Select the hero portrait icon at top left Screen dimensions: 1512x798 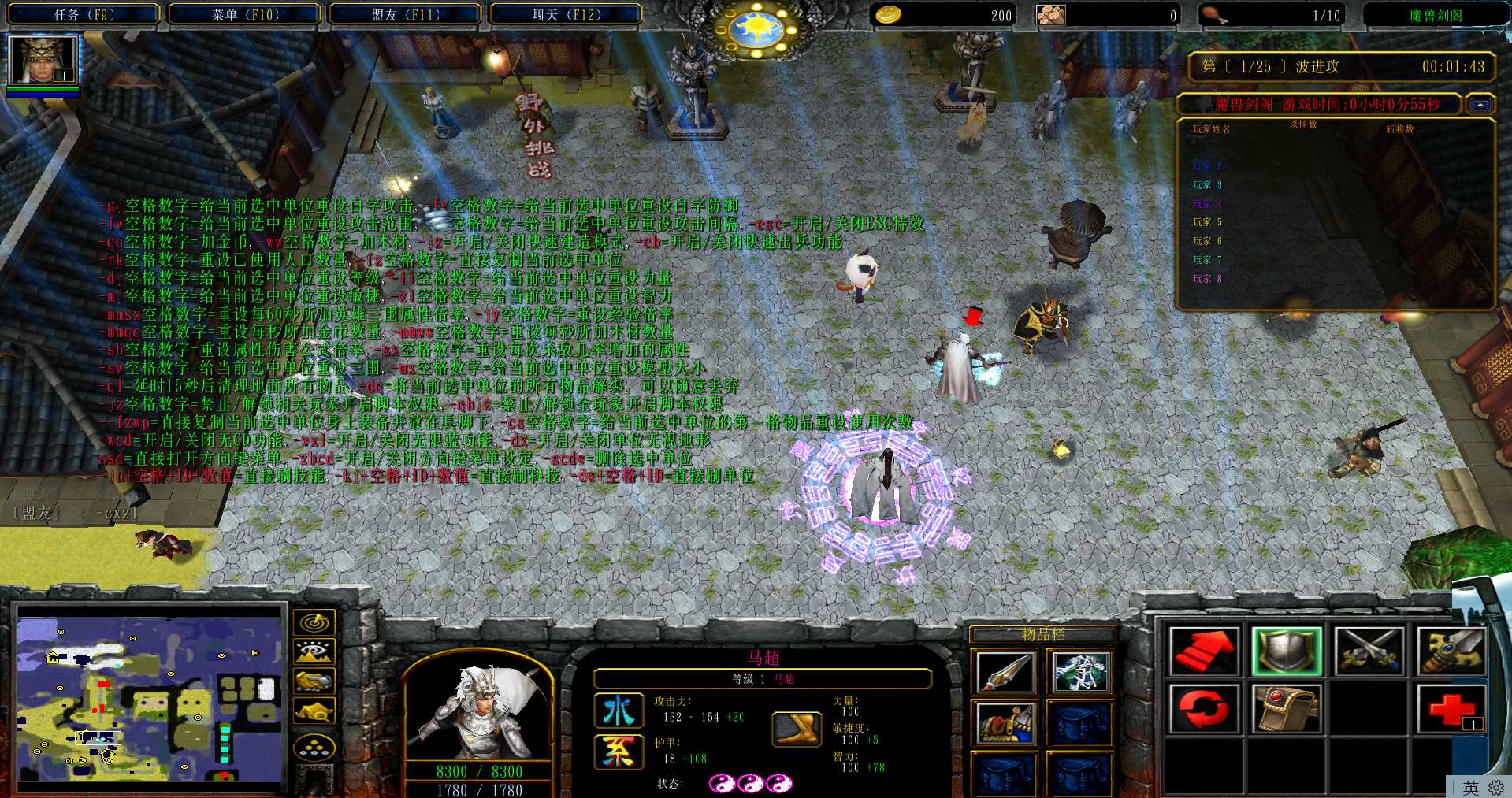tap(43, 60)
